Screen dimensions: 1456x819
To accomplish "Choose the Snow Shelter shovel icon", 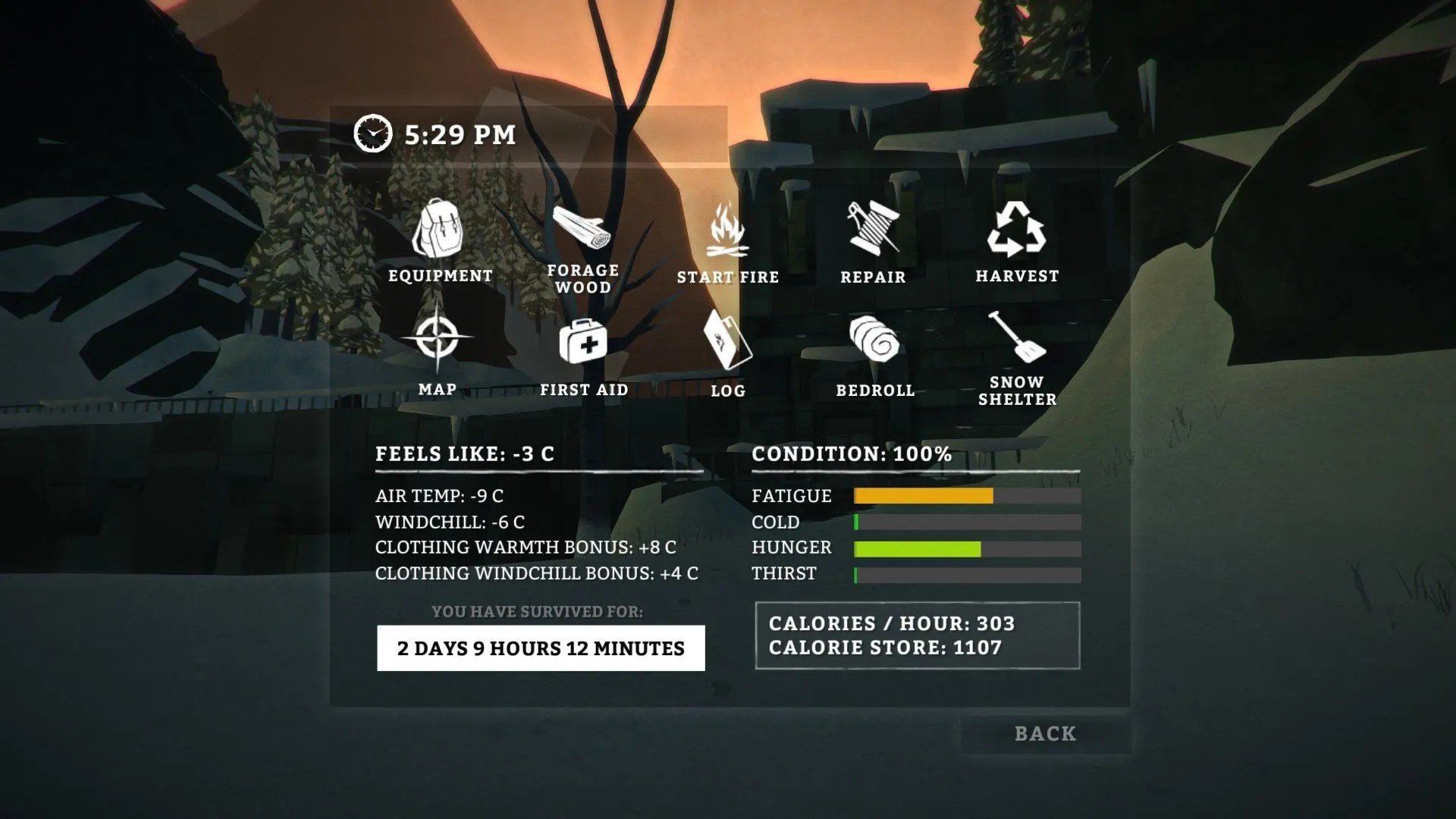I will click(x=1016, y=341).
